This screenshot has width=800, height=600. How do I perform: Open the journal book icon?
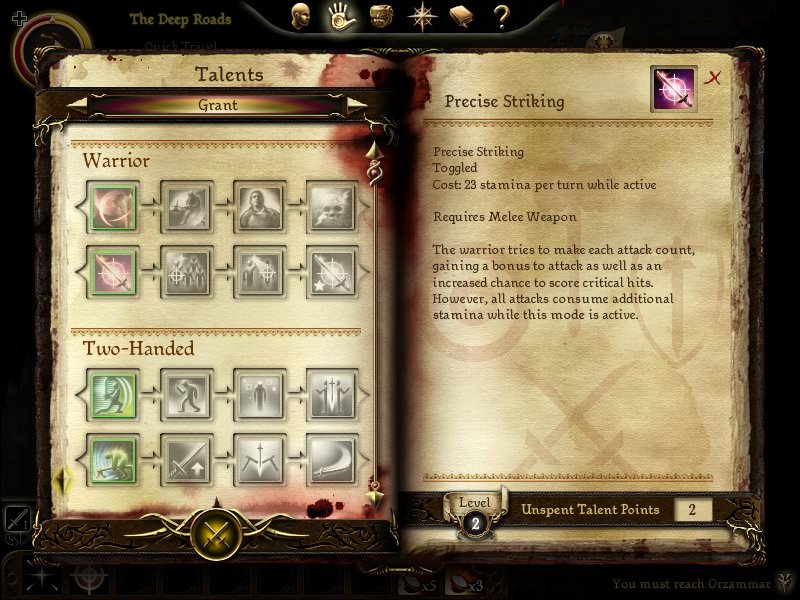click(x=461, y=16)
